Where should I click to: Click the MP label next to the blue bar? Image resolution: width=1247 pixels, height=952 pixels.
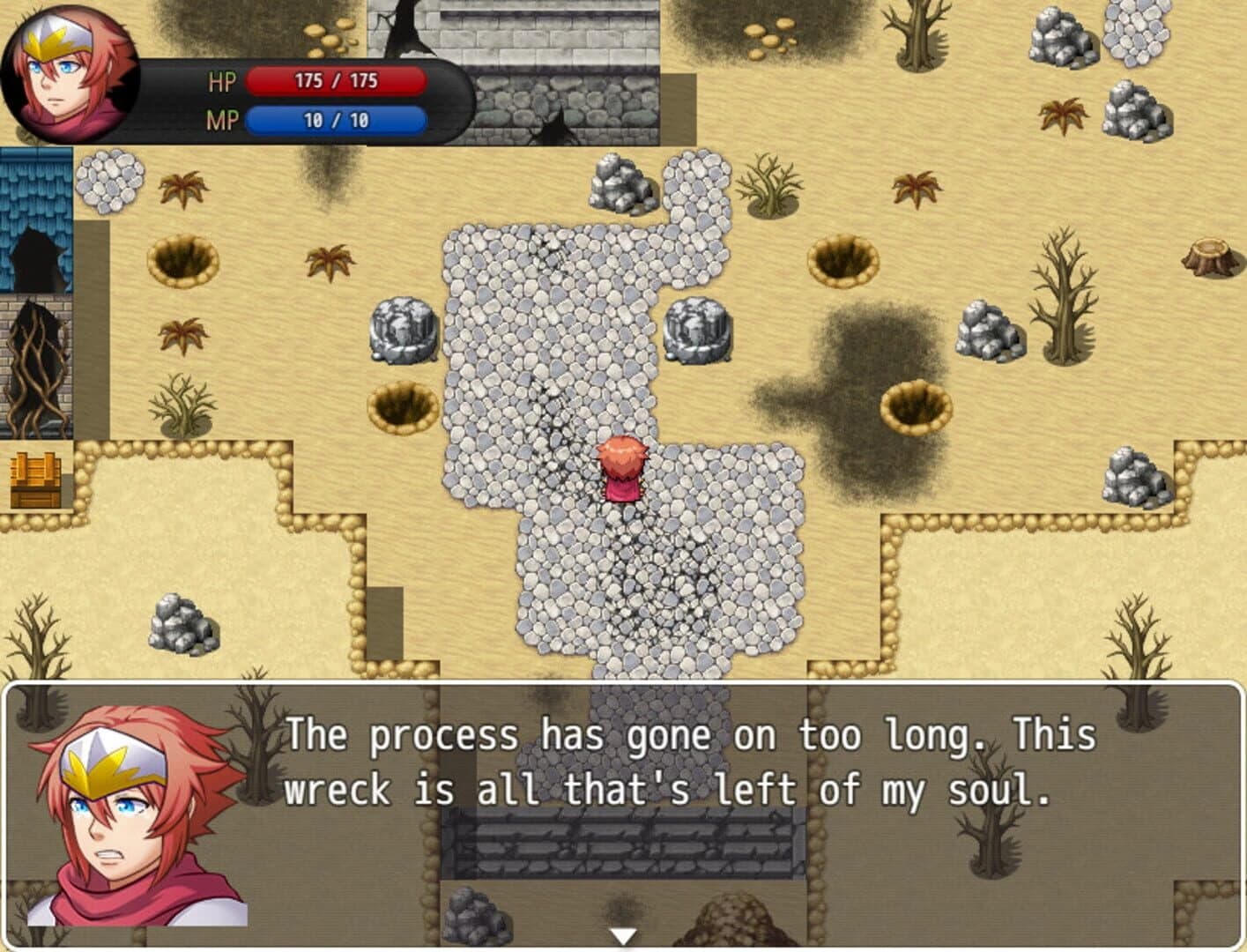(223, 122)
